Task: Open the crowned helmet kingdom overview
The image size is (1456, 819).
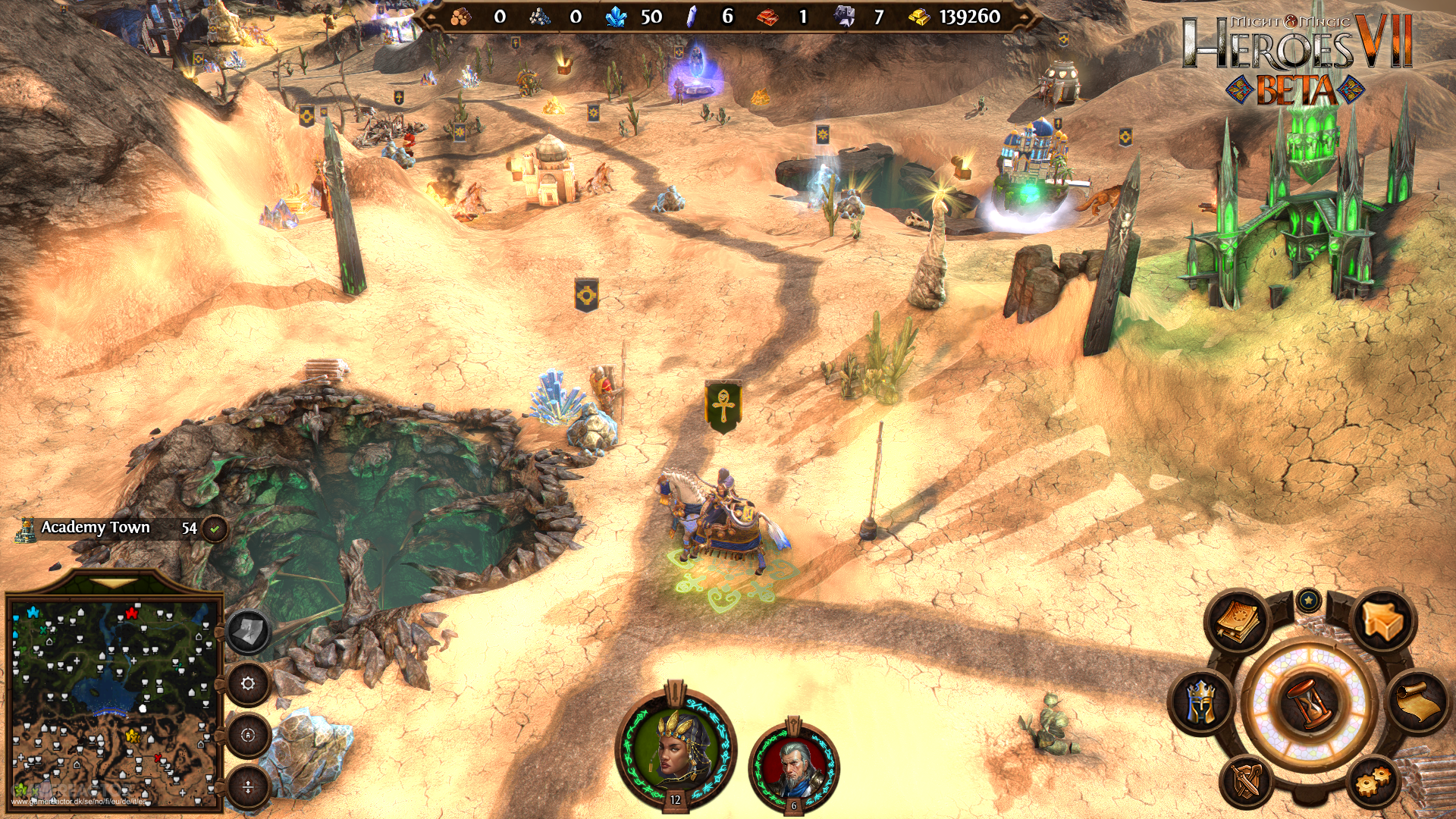Action: (x=1202, y=701)
